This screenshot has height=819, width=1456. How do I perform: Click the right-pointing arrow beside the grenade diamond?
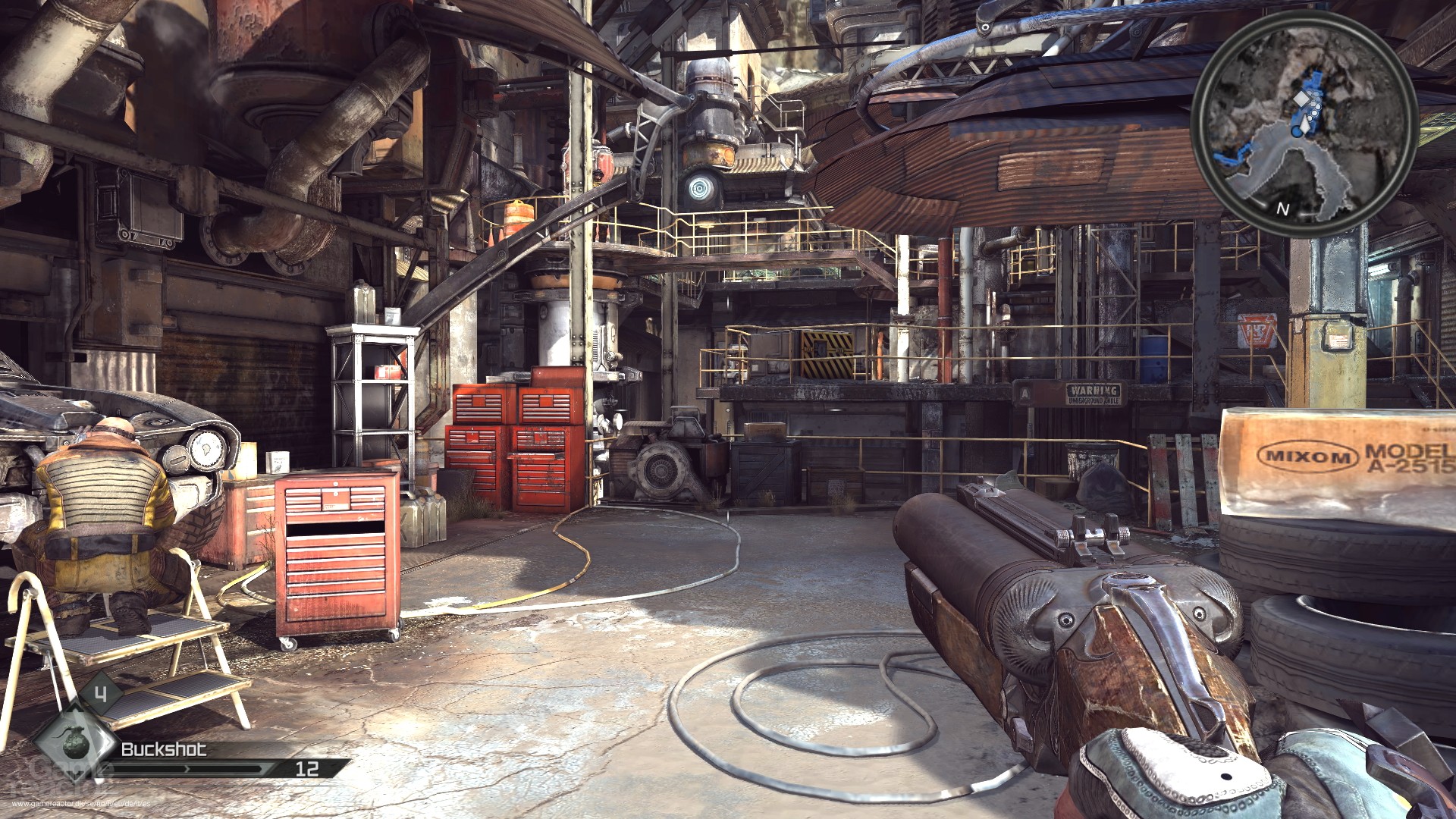tap(108, 742)
